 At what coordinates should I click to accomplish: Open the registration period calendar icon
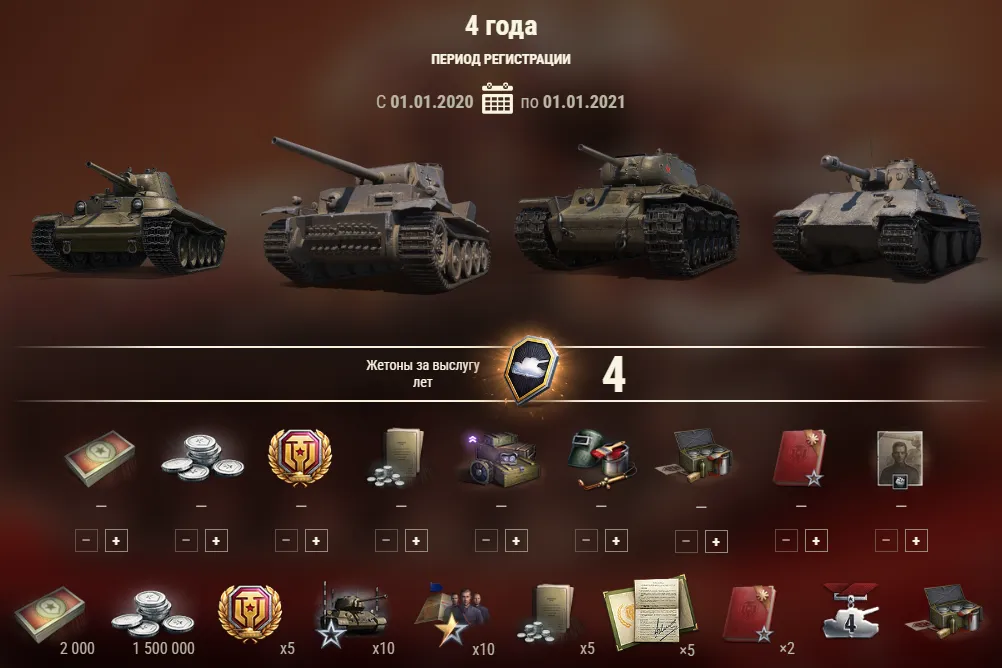click(497, 101)
